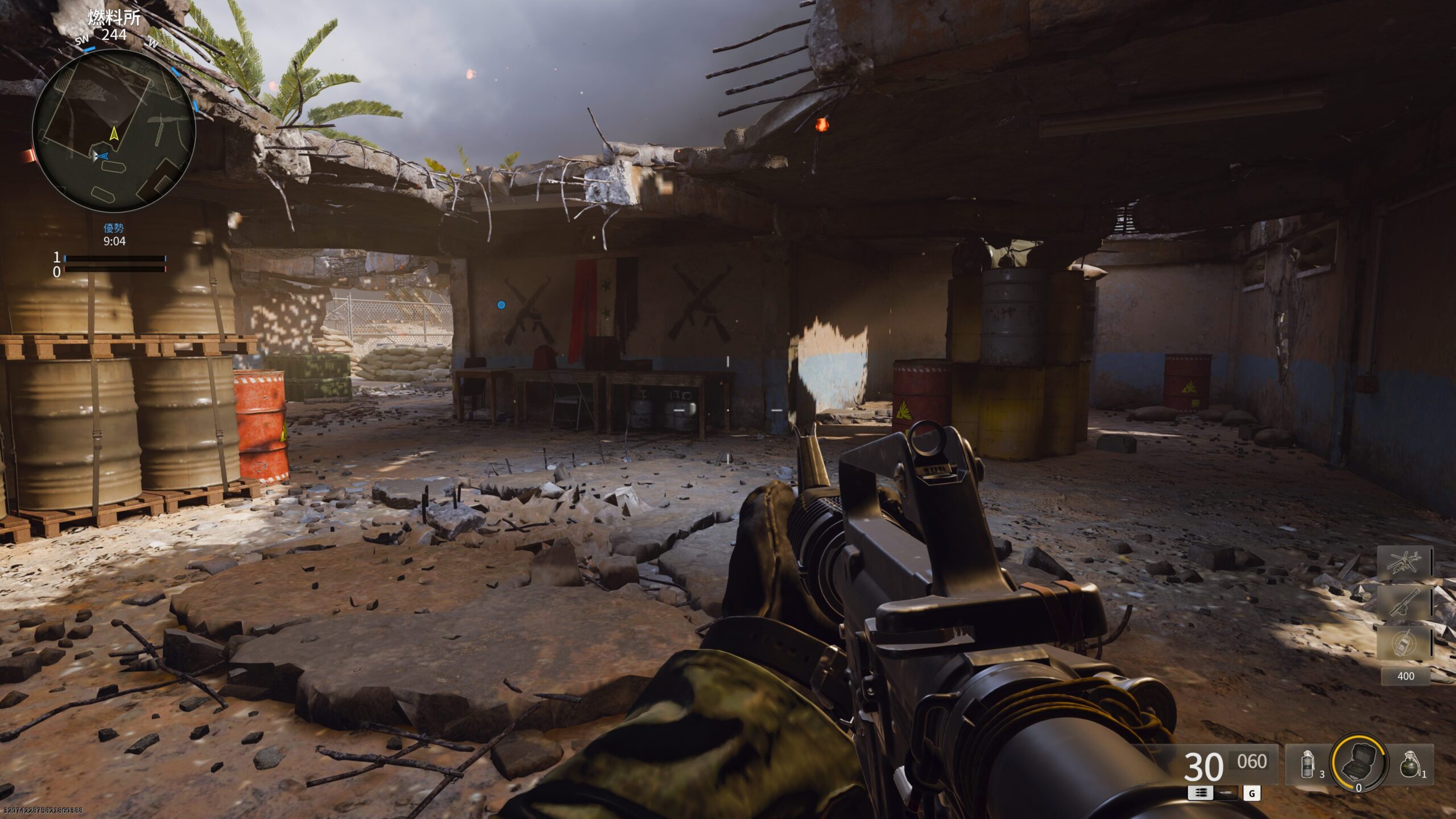Toggle the full-auto fire mode icon
Screen dimensions: 1456x819
click(x=1200, y=793)
